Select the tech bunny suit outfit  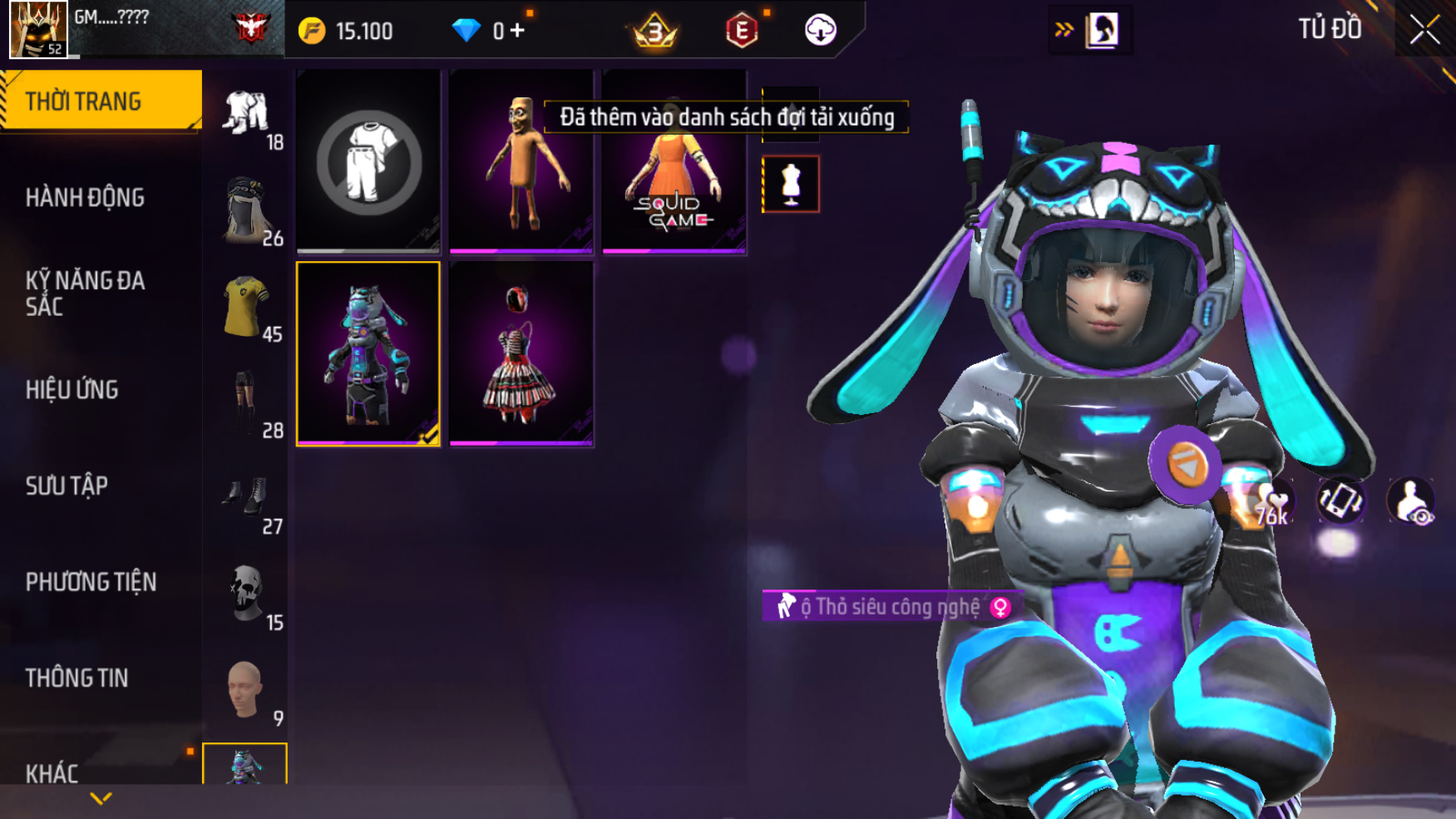(368, 354)
